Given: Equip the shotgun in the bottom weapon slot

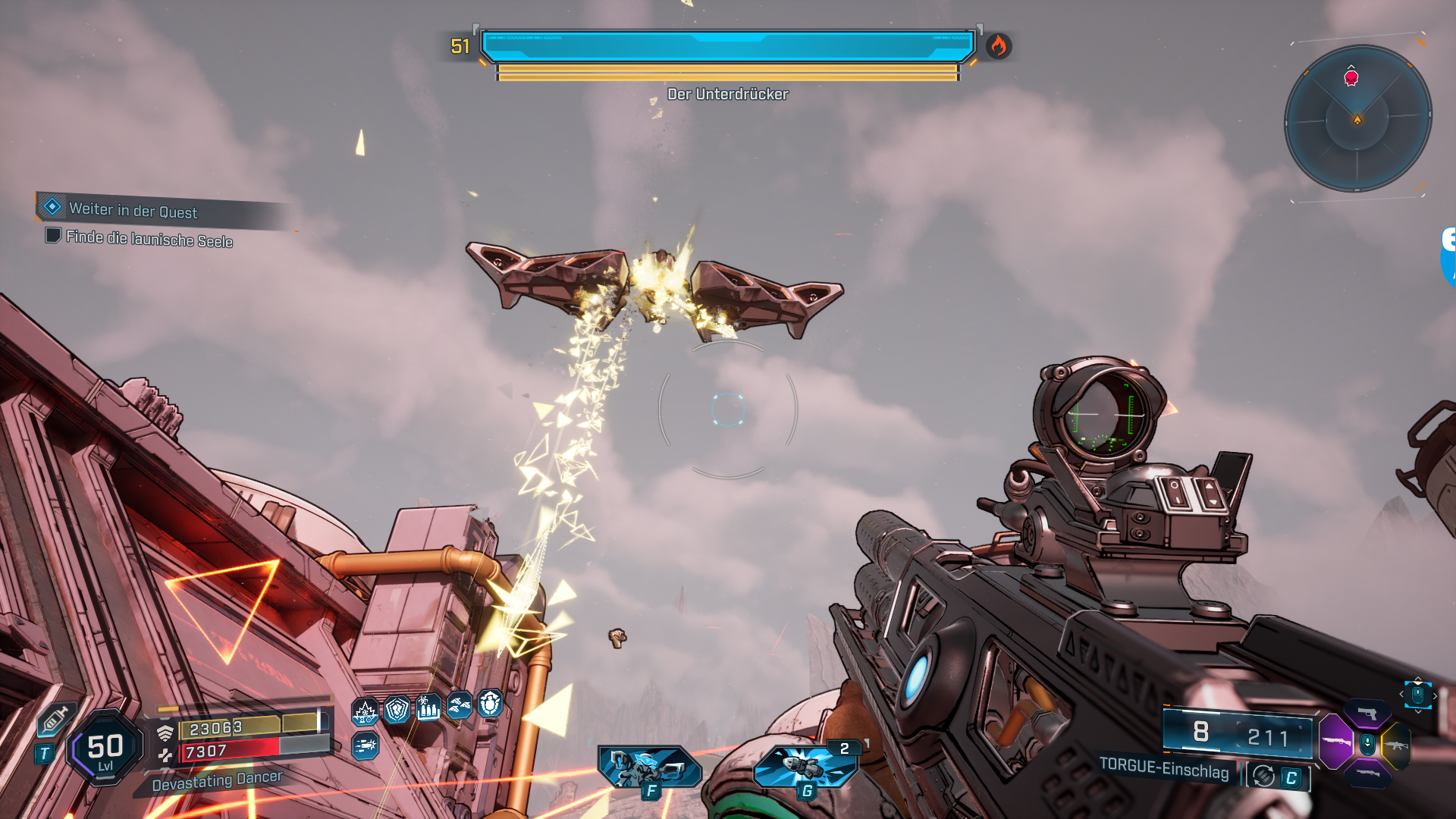Looking at the screenshot, I should (x=1367, y=773).
